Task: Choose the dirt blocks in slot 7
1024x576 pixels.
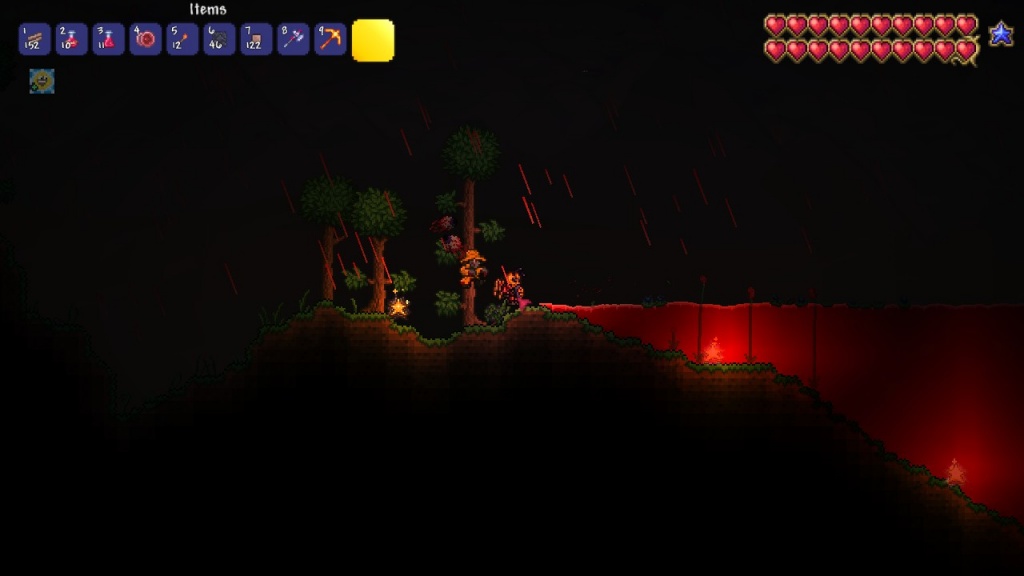Action: tap(256, 39)
